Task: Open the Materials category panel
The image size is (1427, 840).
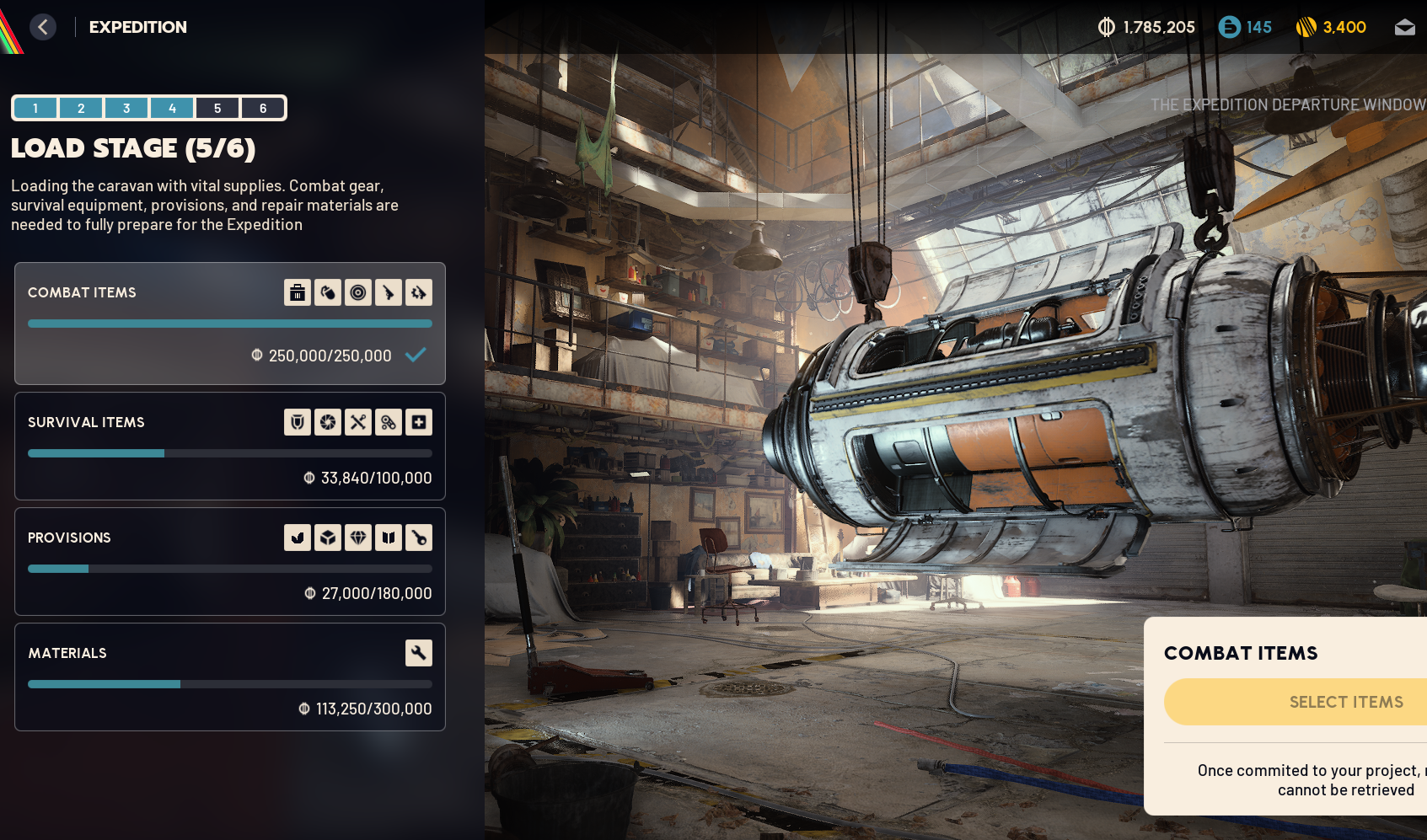Action: [152, 677]
